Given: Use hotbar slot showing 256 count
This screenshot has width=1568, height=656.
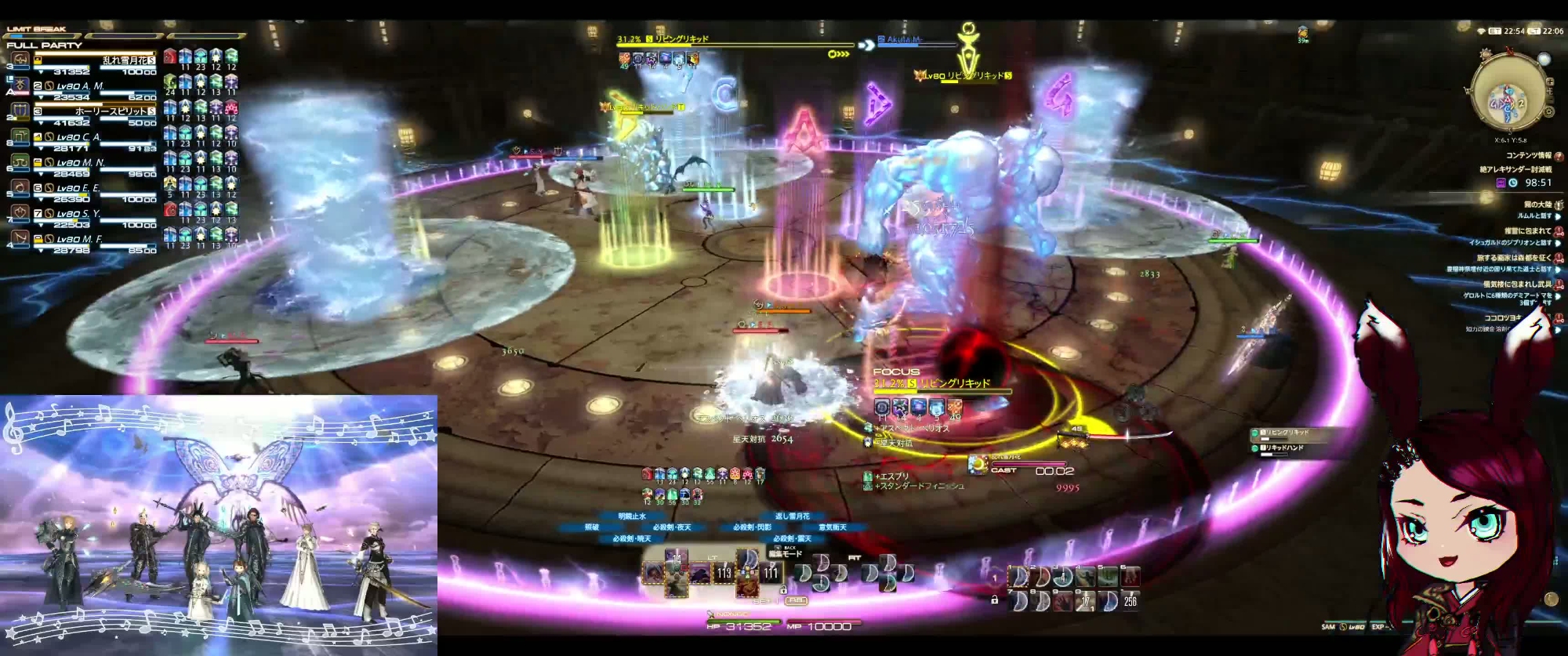Looking at the screenshot, I should coord(1128,600).
